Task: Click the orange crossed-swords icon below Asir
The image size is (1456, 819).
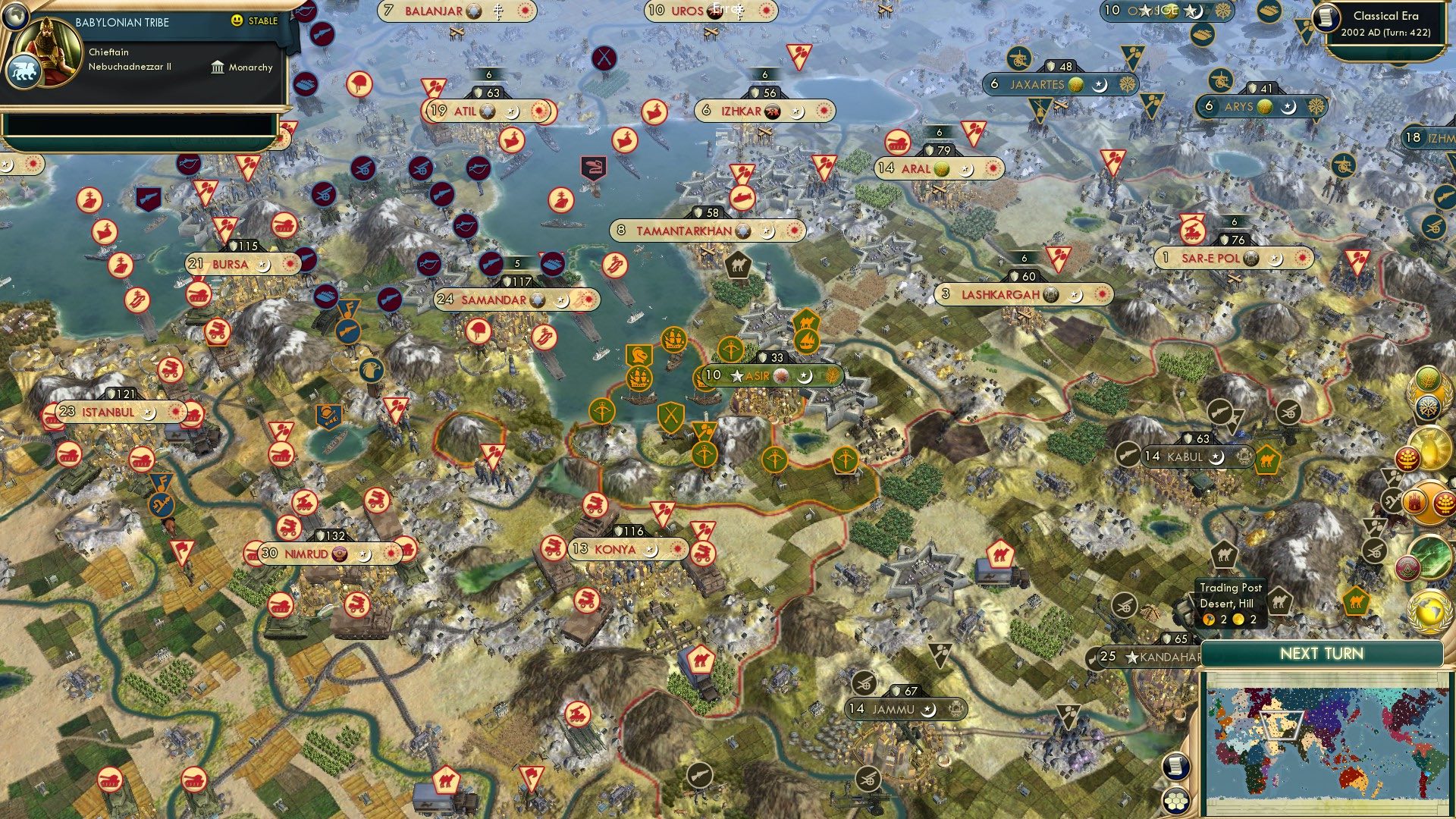Action: [671, 417]
